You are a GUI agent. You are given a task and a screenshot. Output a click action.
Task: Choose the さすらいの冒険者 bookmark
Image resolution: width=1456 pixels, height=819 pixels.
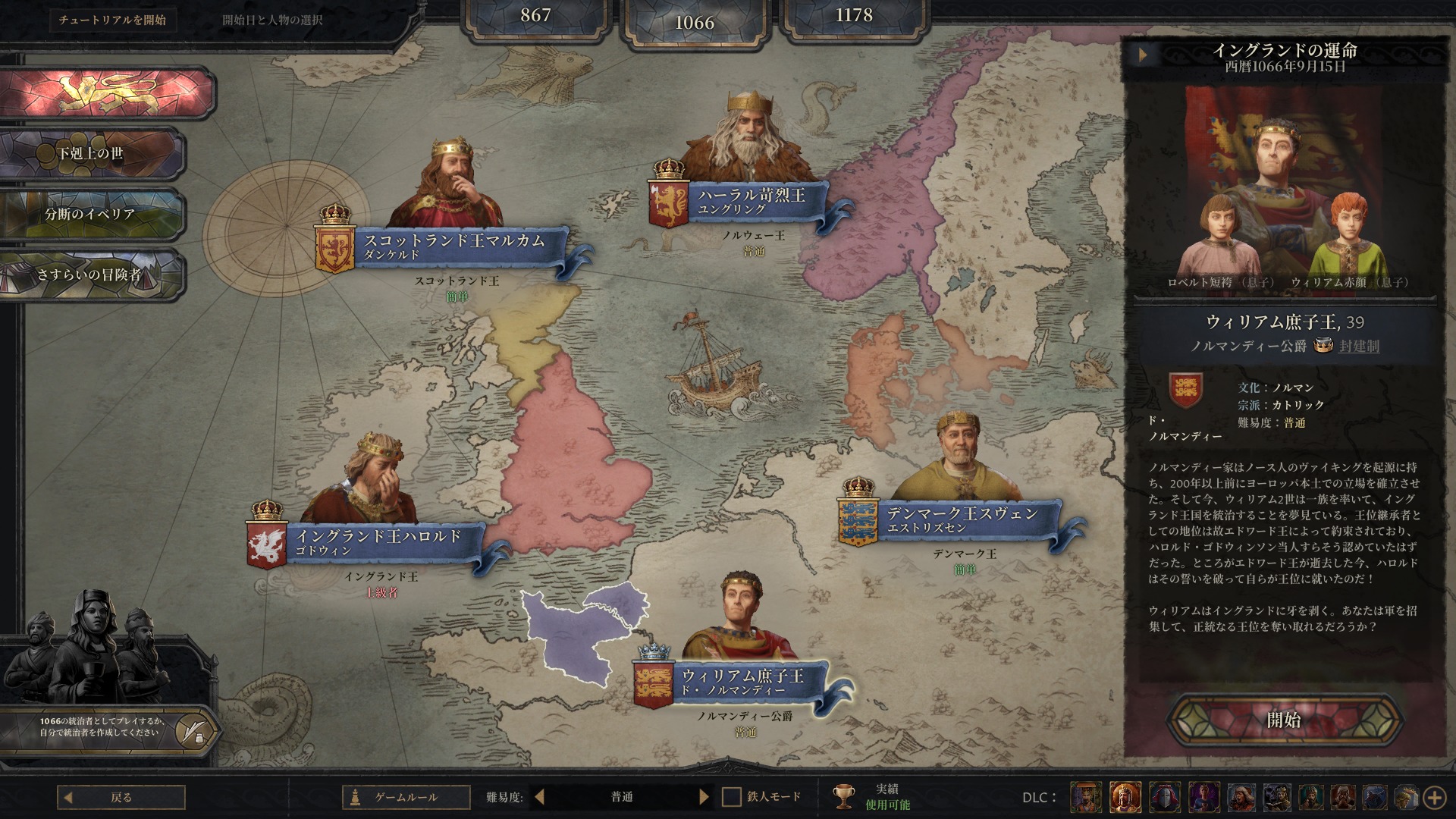(91, 275)
